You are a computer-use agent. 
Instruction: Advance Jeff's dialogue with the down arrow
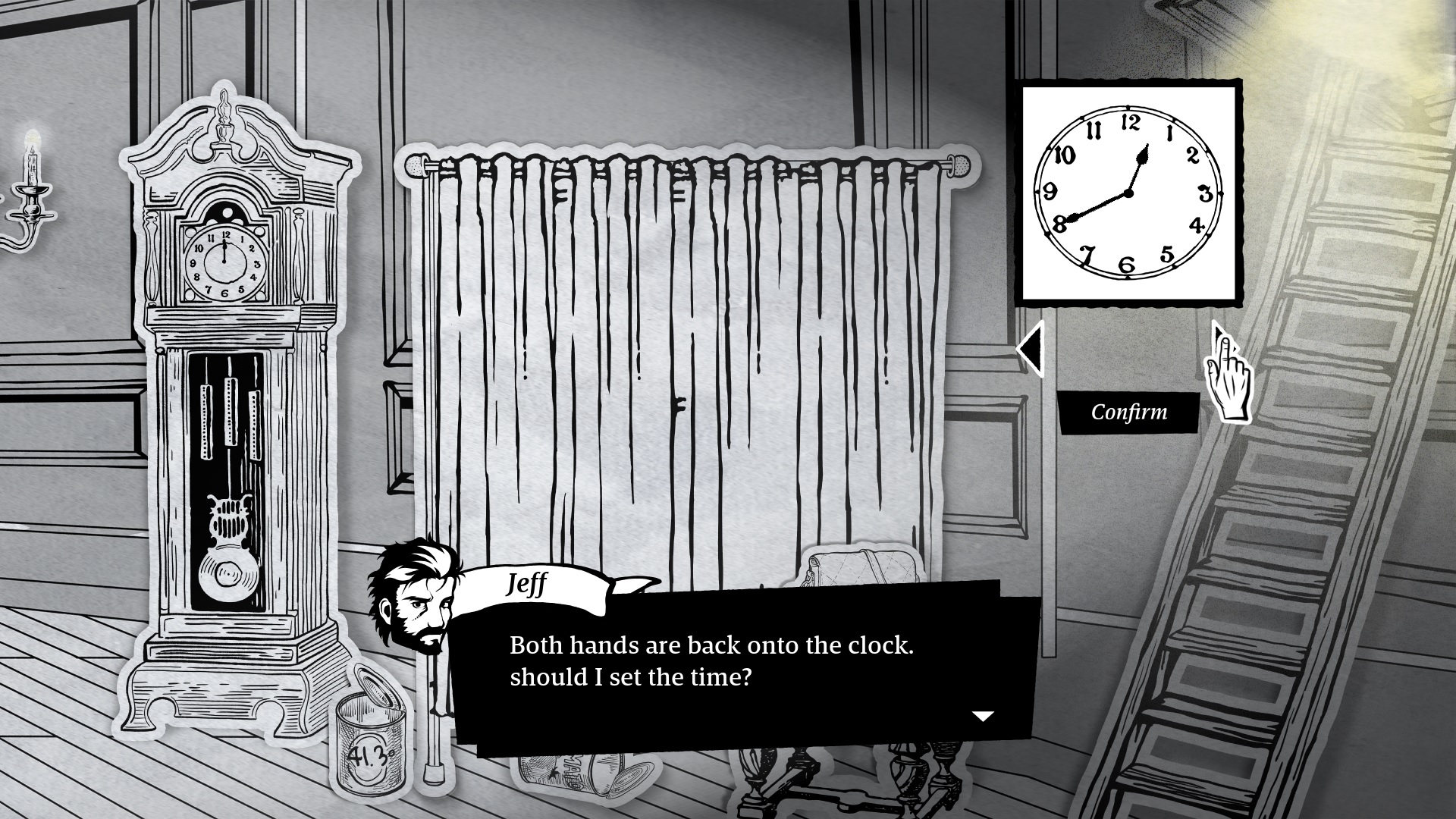(x=983, y=716)
